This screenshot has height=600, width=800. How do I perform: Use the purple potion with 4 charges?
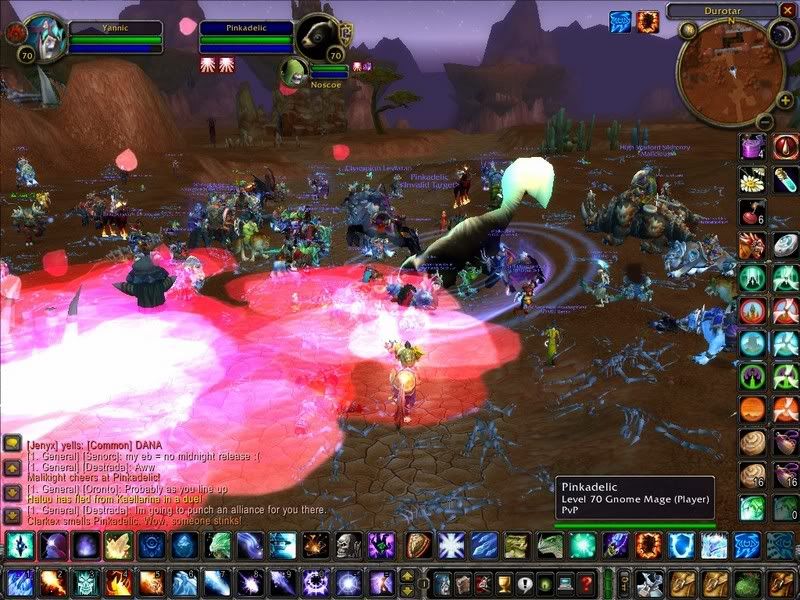[x=752, y=148]
